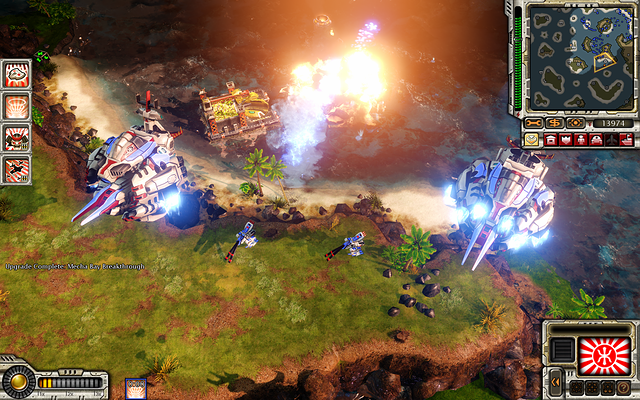This screenshot has height=400, width=640.
Task: Click the round gold dial button
Action: [16, 382]
